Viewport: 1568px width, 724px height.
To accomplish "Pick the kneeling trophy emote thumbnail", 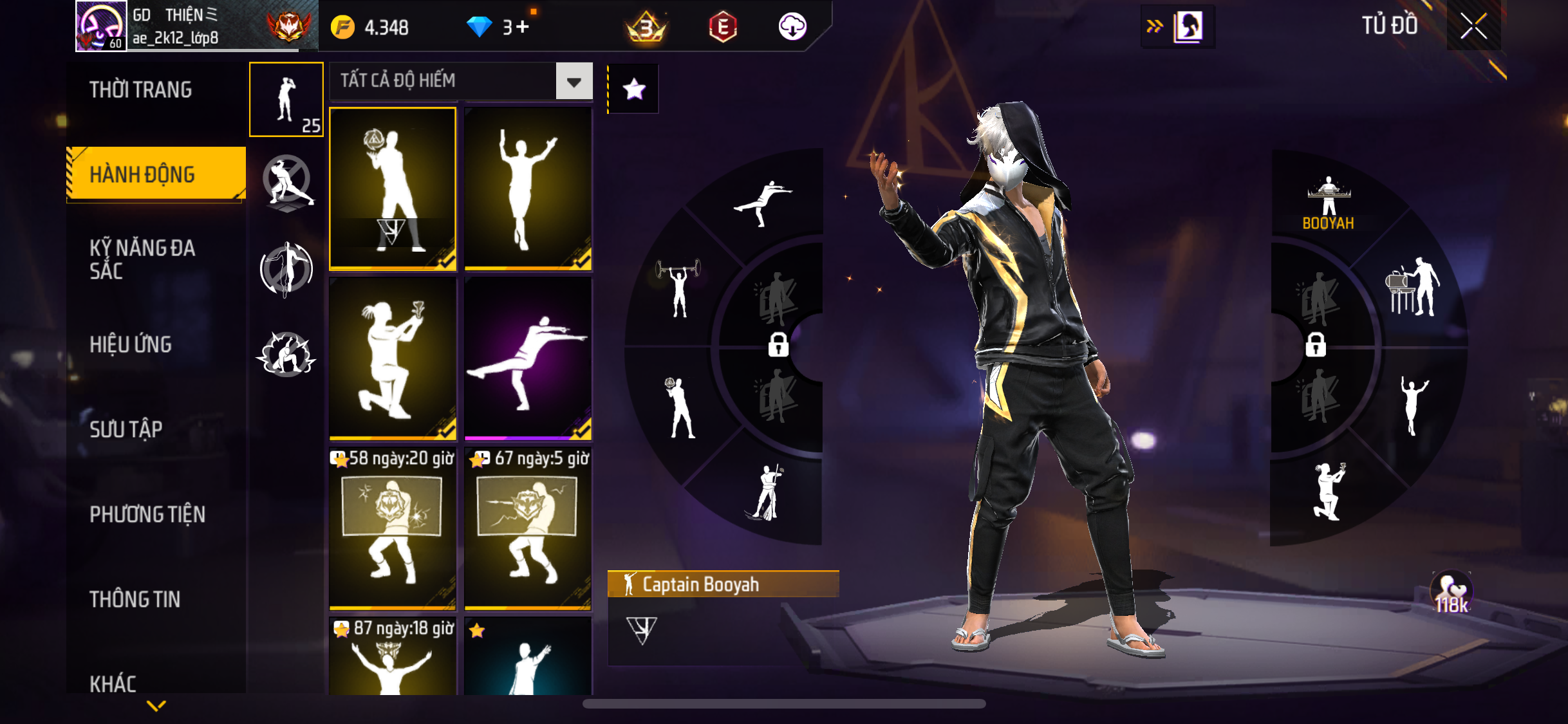I will (393, 358).
